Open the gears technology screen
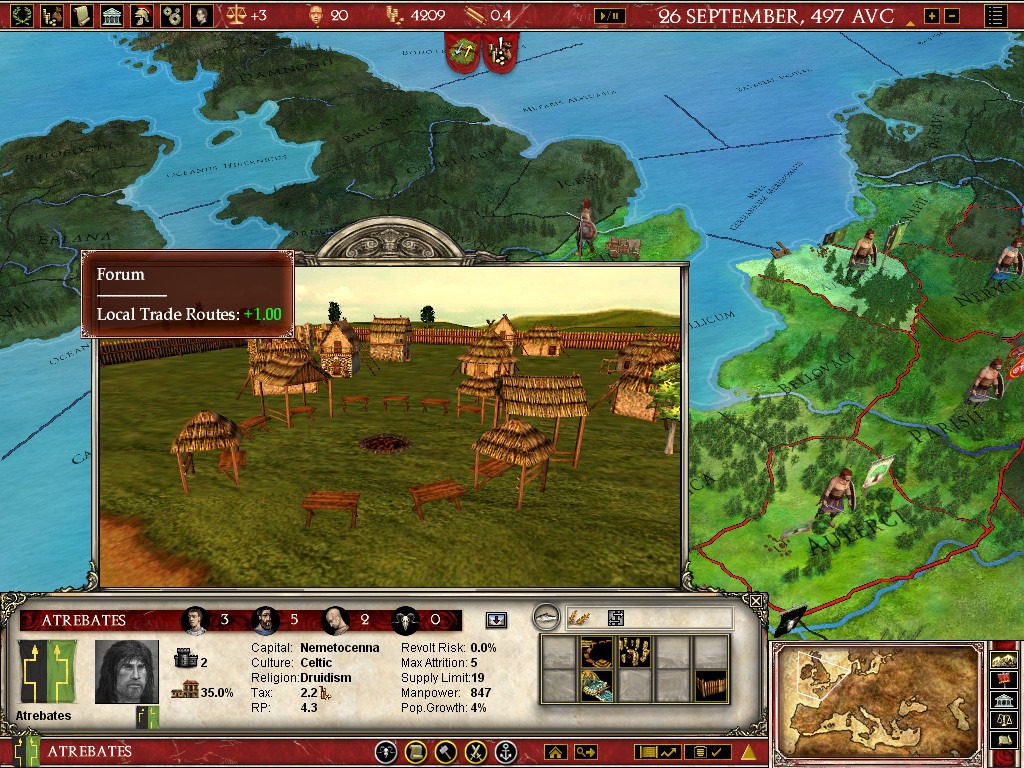Viewport: 1024px width, 768px height. (x=172, y=15)
